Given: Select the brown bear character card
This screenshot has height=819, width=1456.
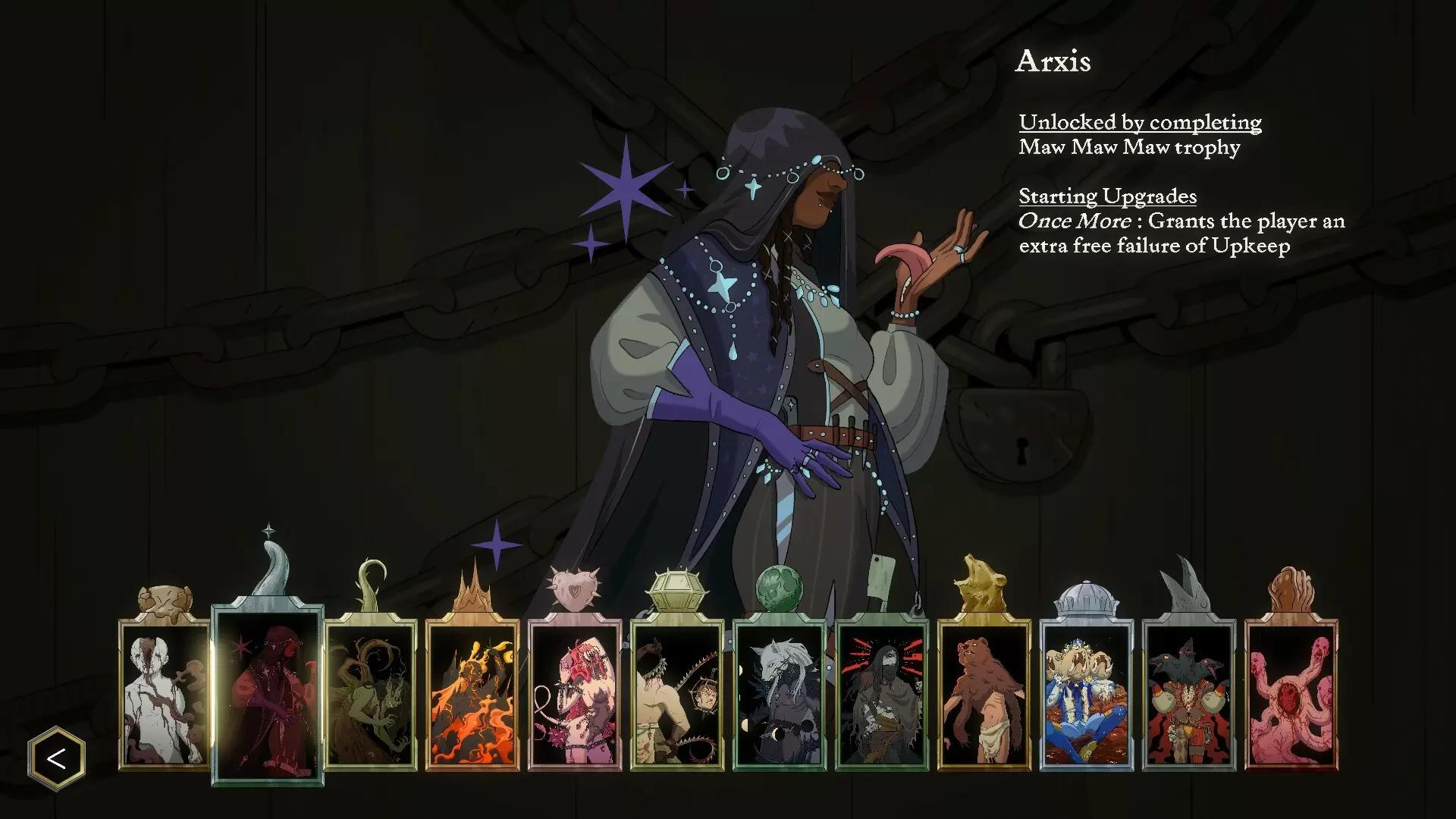Looking at the screenshot, I should click(x=984, y=694).
